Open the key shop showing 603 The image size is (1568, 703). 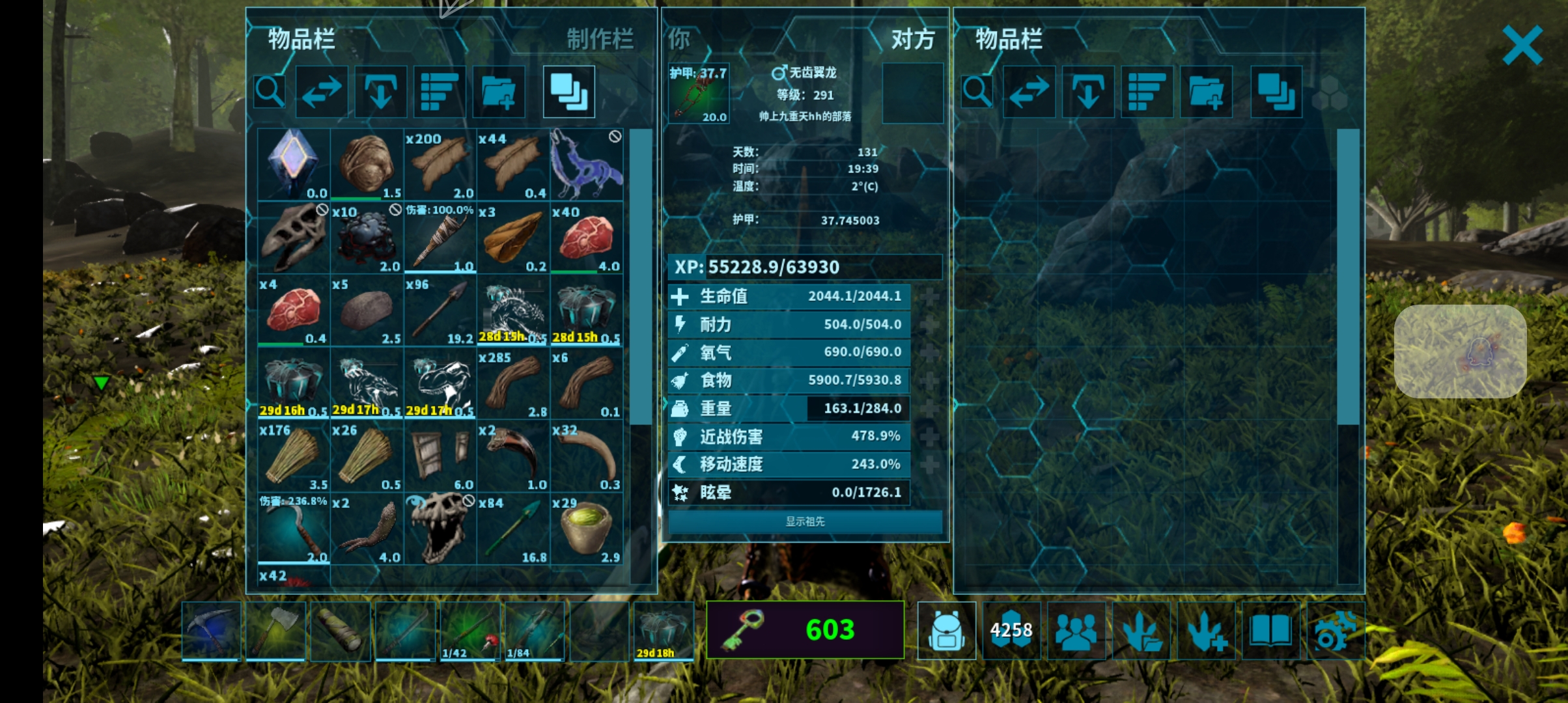pos(805,629)
